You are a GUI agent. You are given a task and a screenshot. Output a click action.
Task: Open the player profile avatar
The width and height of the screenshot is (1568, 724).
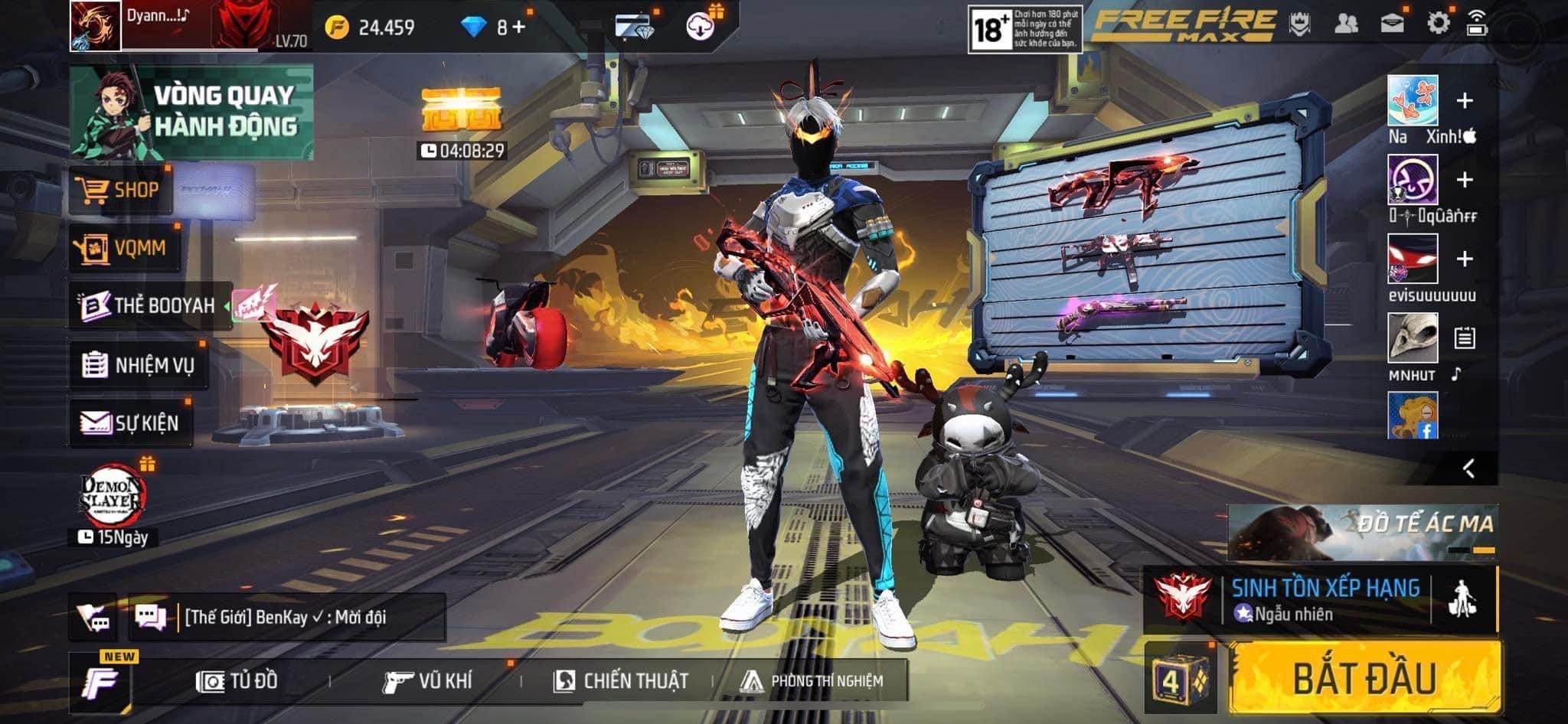[96, 26]
